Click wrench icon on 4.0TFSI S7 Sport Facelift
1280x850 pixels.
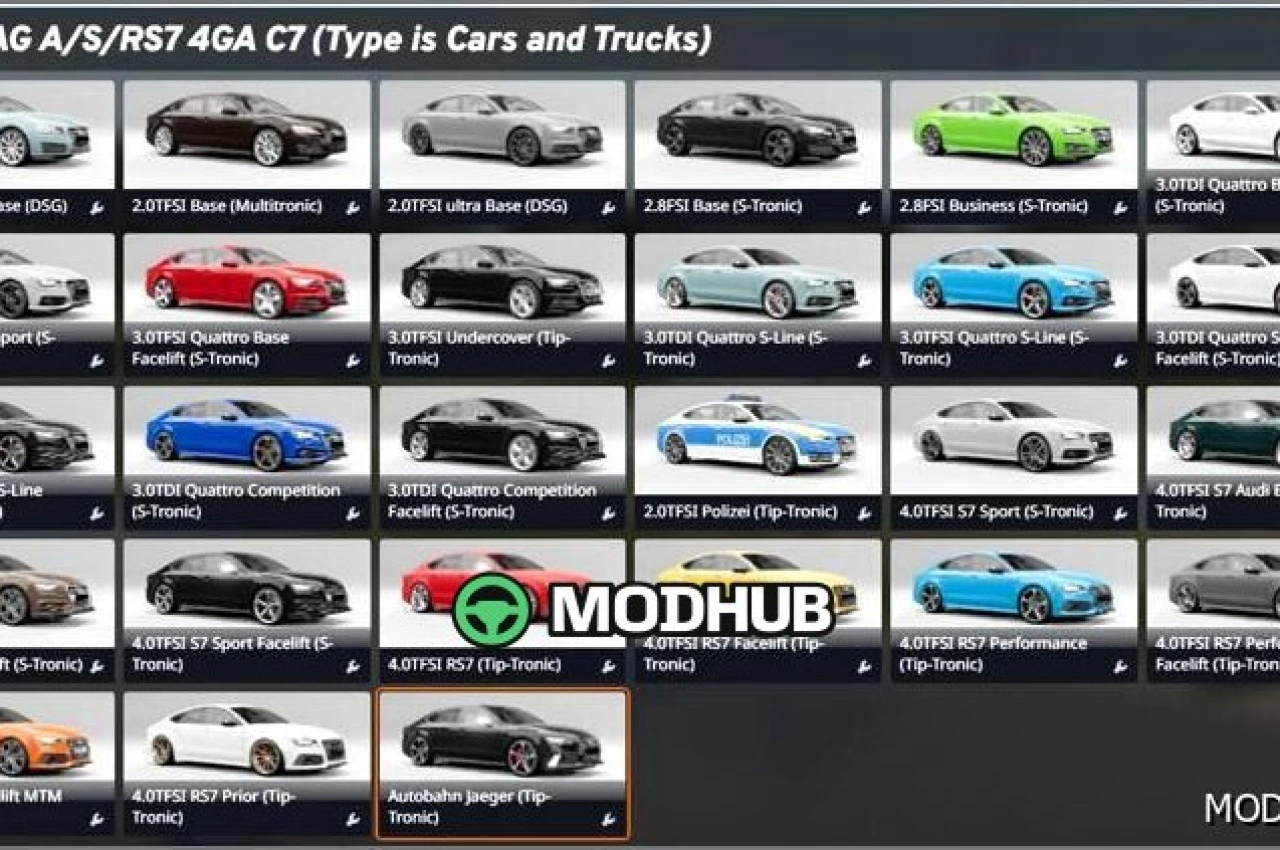(353, 667)
